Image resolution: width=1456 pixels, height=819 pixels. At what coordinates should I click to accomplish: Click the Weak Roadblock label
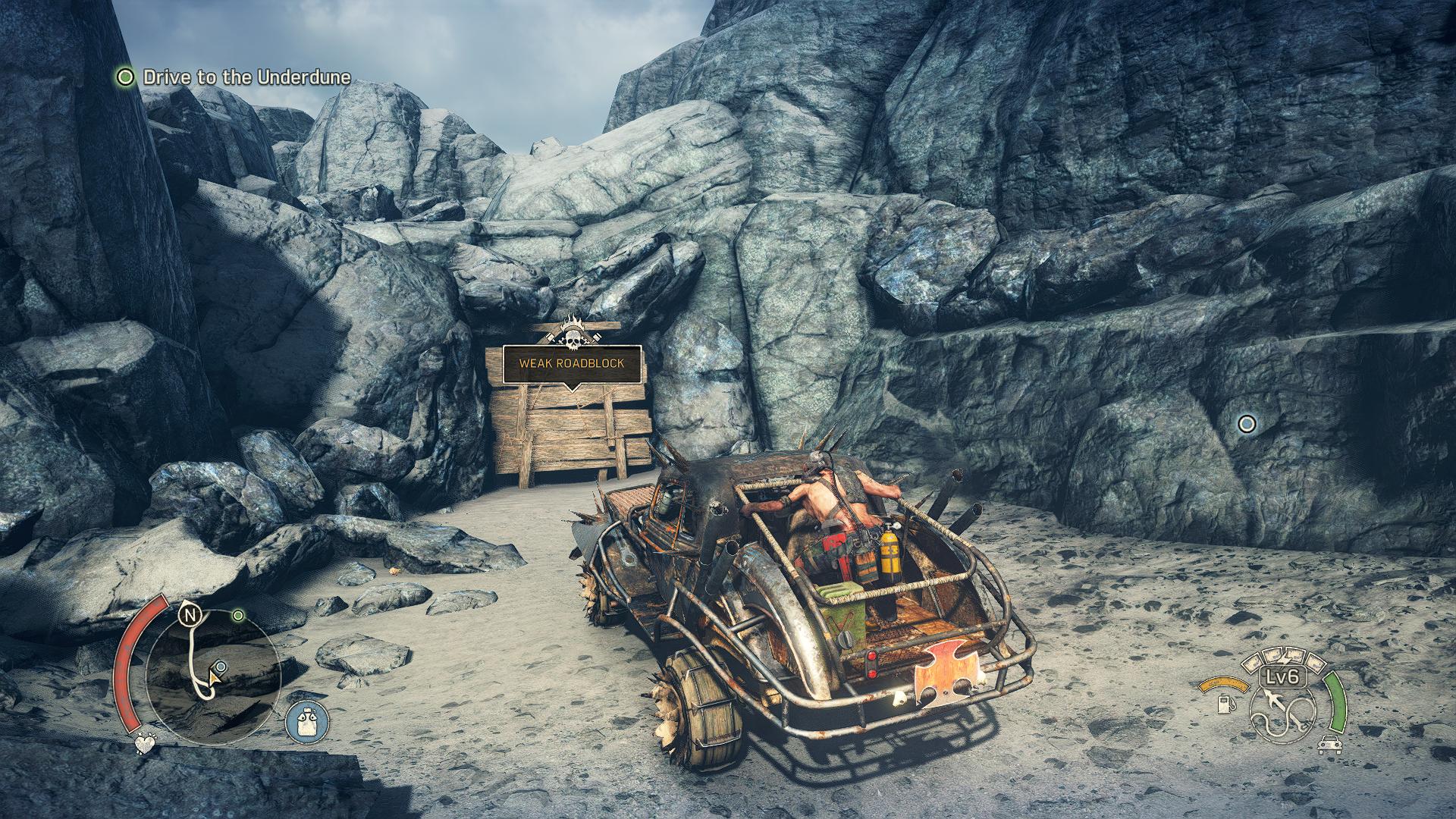572,363
